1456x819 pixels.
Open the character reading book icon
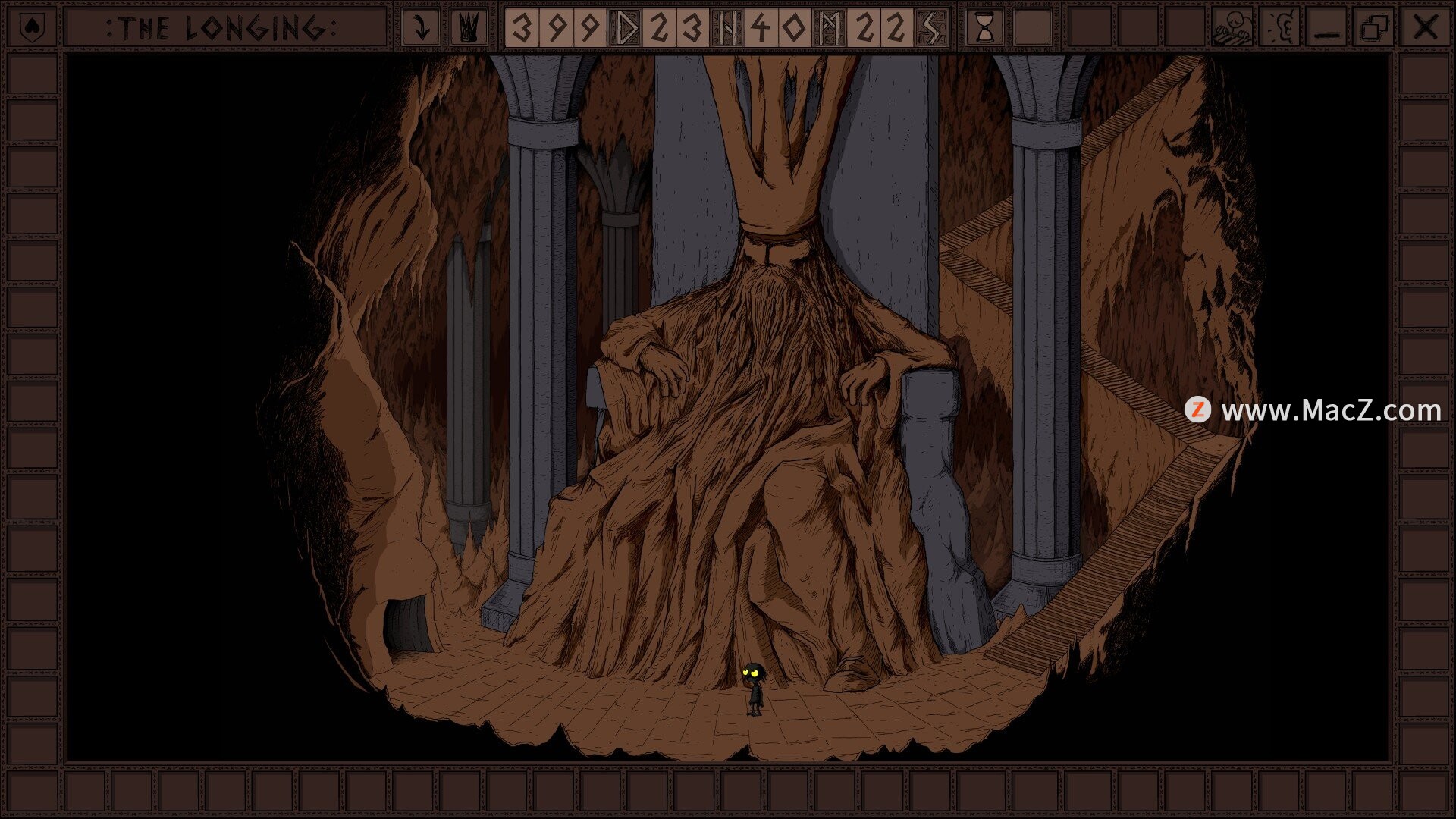click(x=1232, y=28)
